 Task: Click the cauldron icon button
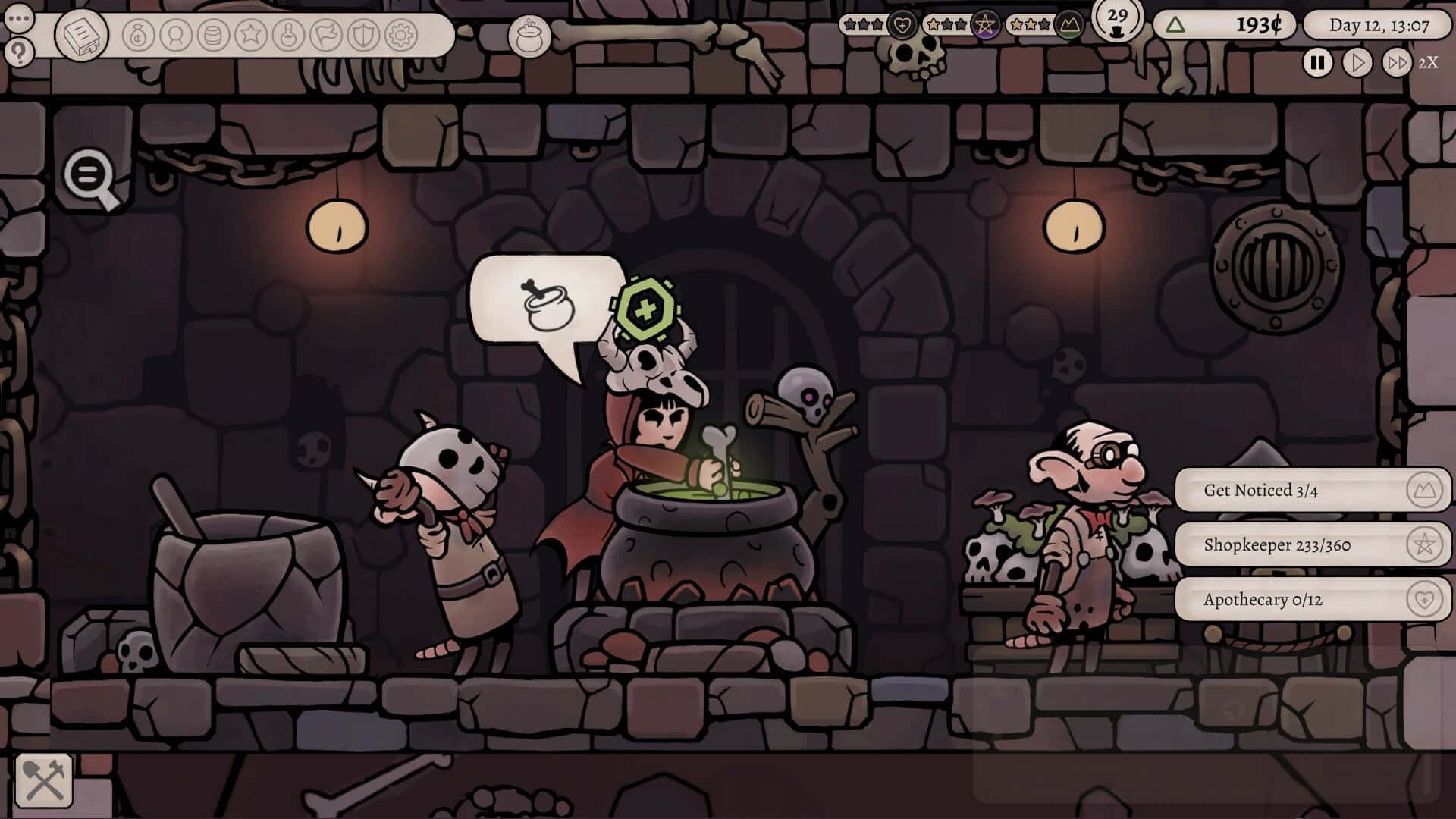click(529, 36)
